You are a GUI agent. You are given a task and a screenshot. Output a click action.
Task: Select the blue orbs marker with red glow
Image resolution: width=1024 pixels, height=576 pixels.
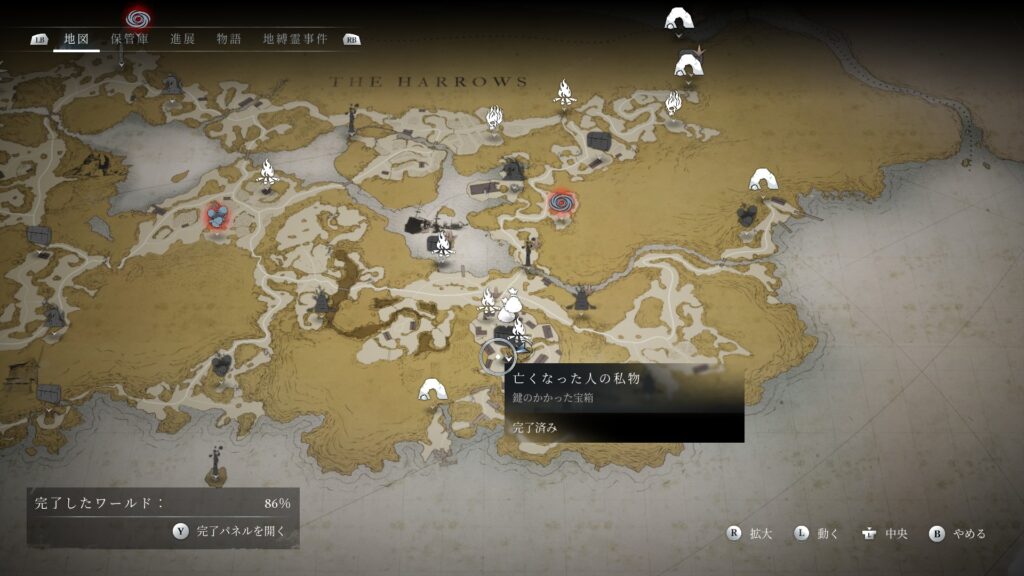click(216, 215)
